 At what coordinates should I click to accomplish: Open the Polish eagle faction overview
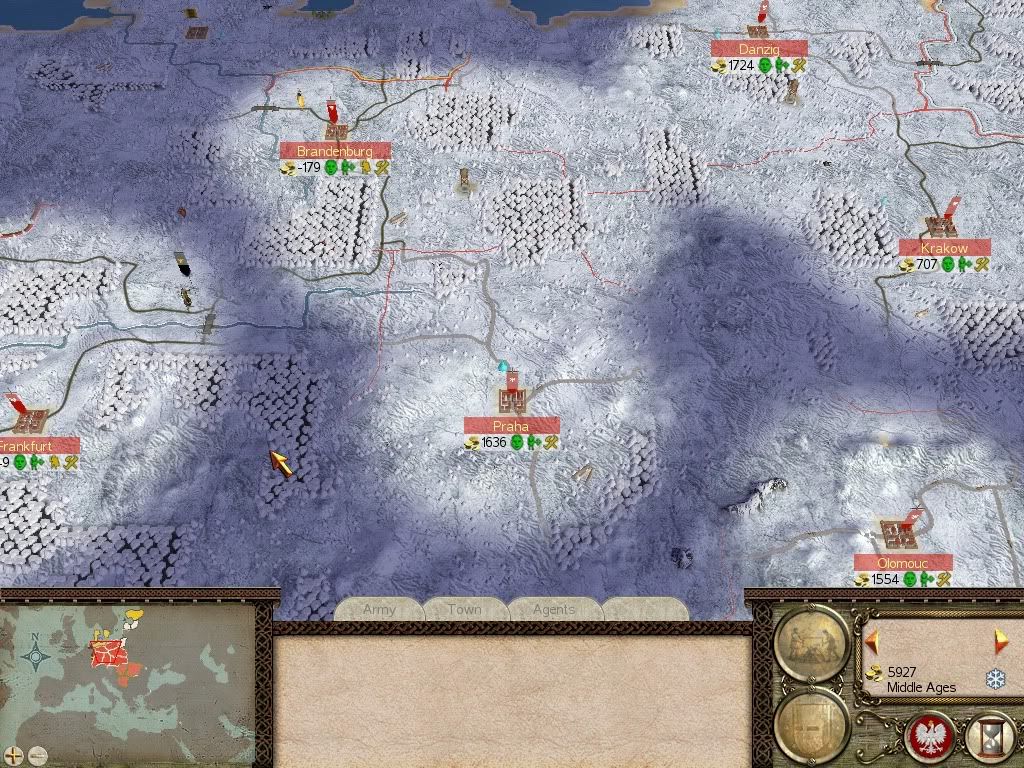(x=928, y=737)
